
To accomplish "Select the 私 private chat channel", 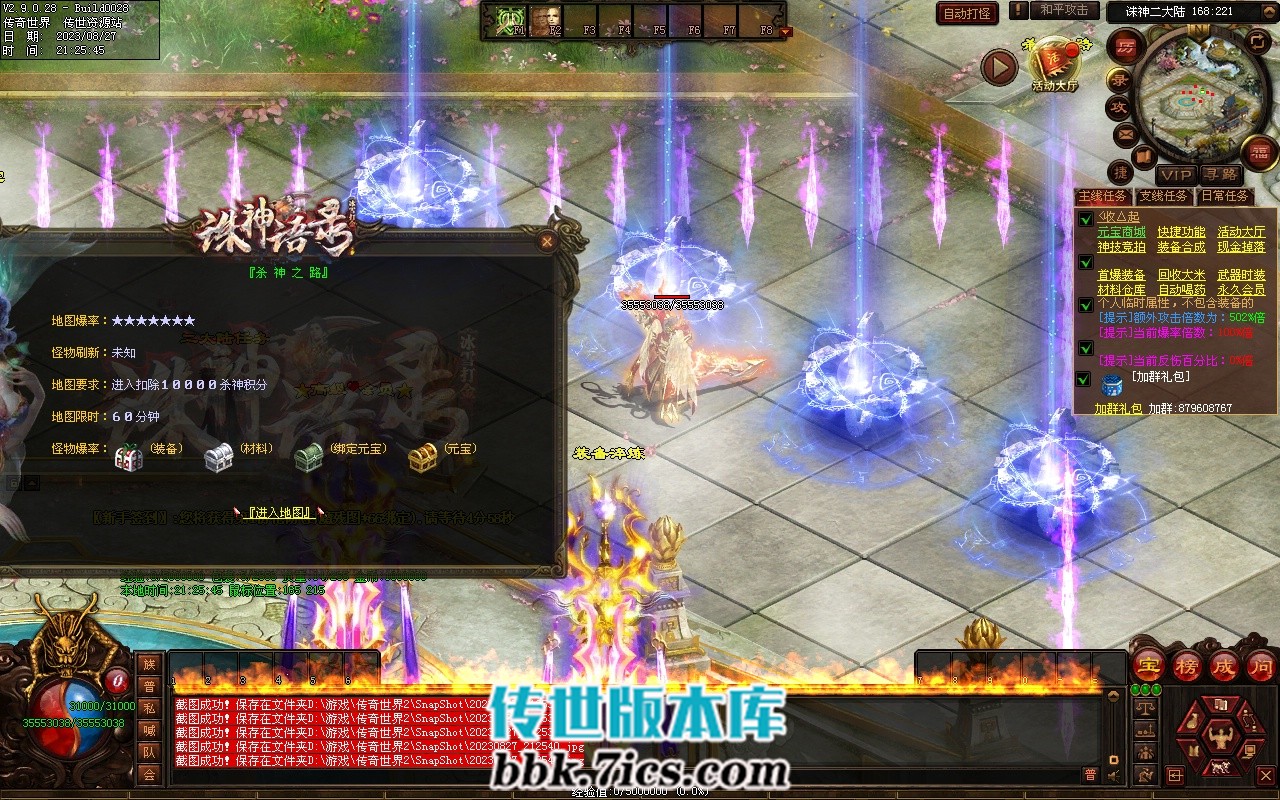I will (x=149, y=708).
